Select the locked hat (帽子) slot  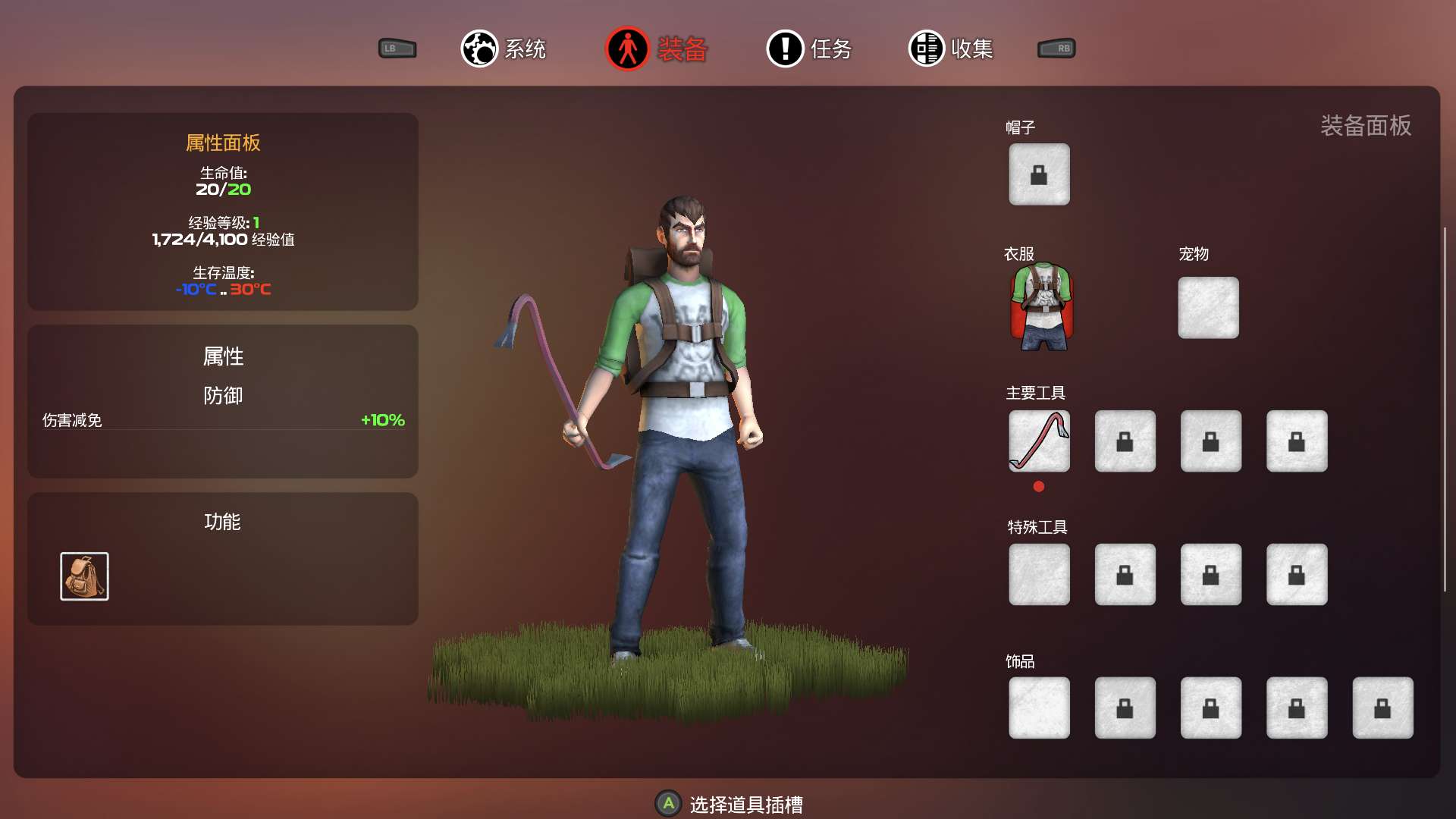1039,174
